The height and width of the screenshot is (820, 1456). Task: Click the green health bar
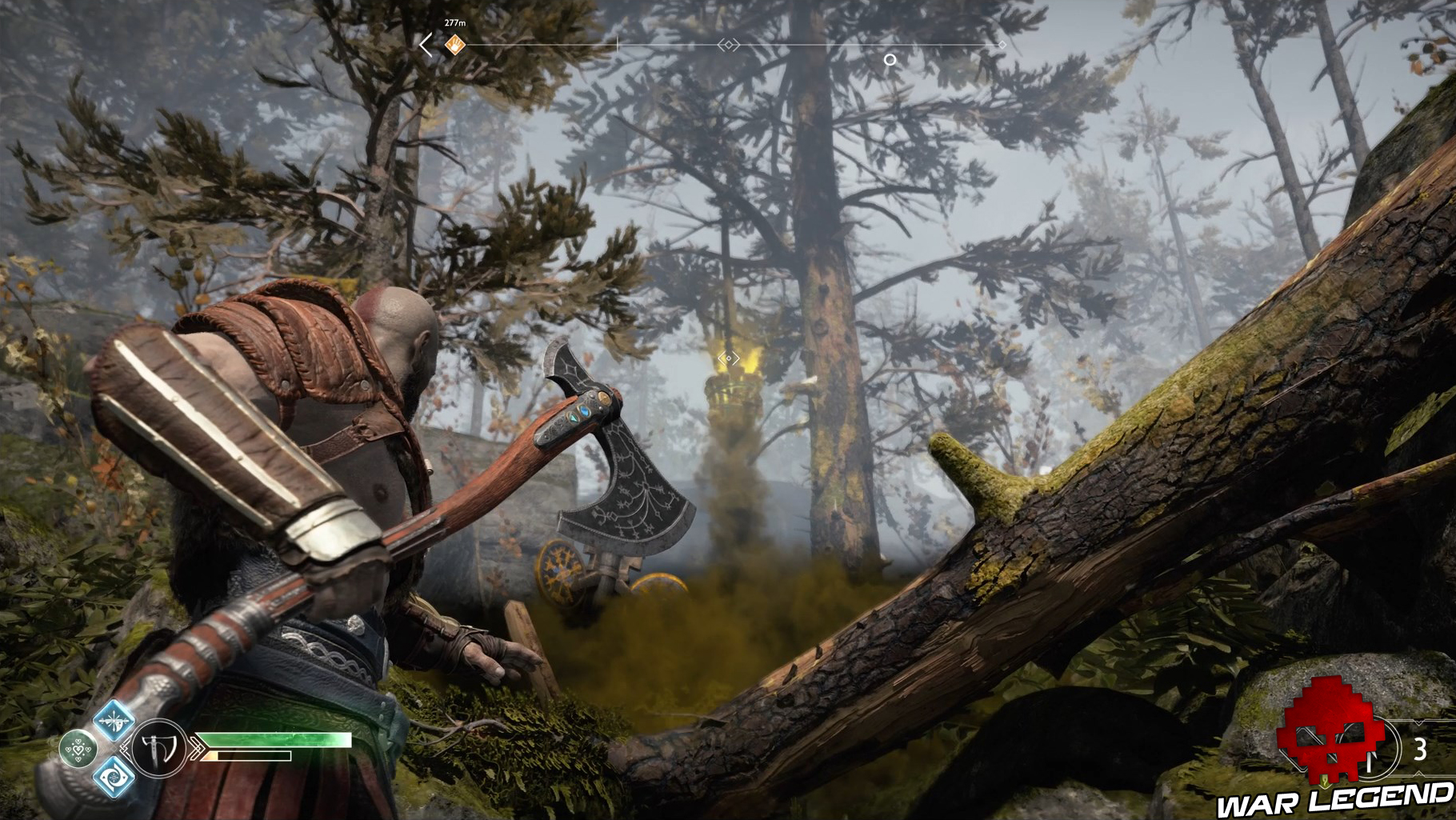(272, 740)
